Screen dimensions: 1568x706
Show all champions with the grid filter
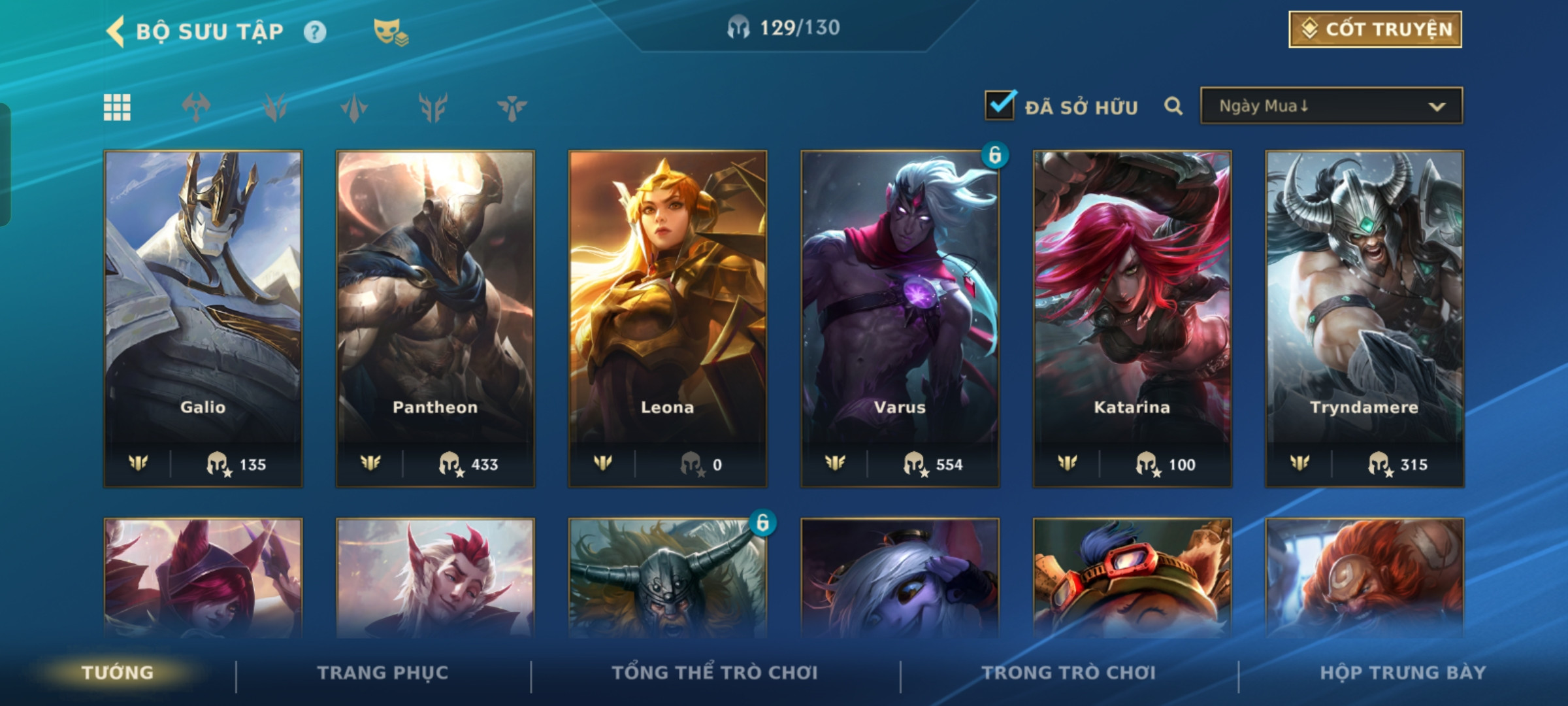(117, 107)
